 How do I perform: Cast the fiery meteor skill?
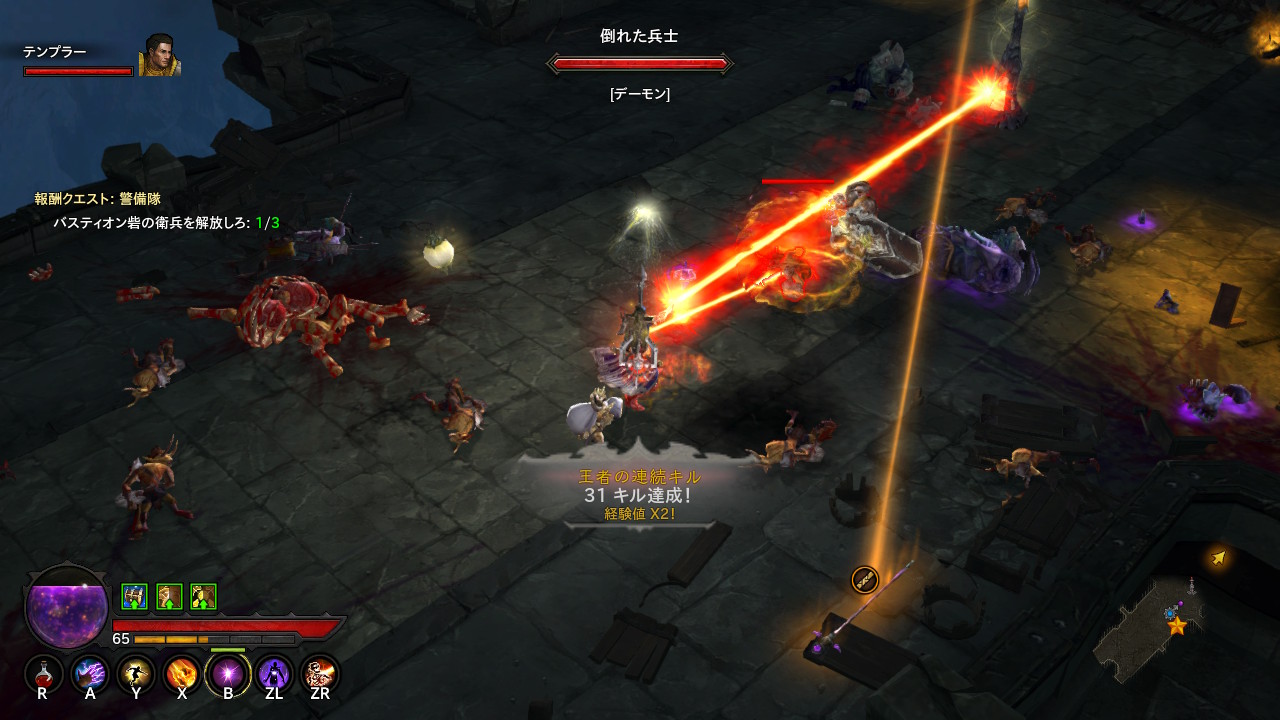point(182,673)
